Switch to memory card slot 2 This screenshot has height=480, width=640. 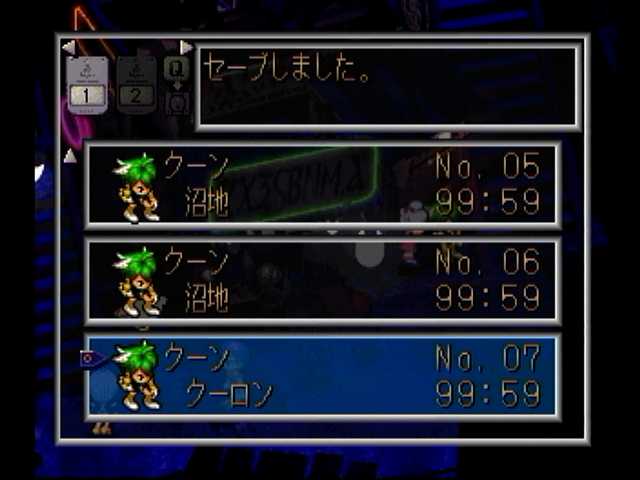(136, 84)
